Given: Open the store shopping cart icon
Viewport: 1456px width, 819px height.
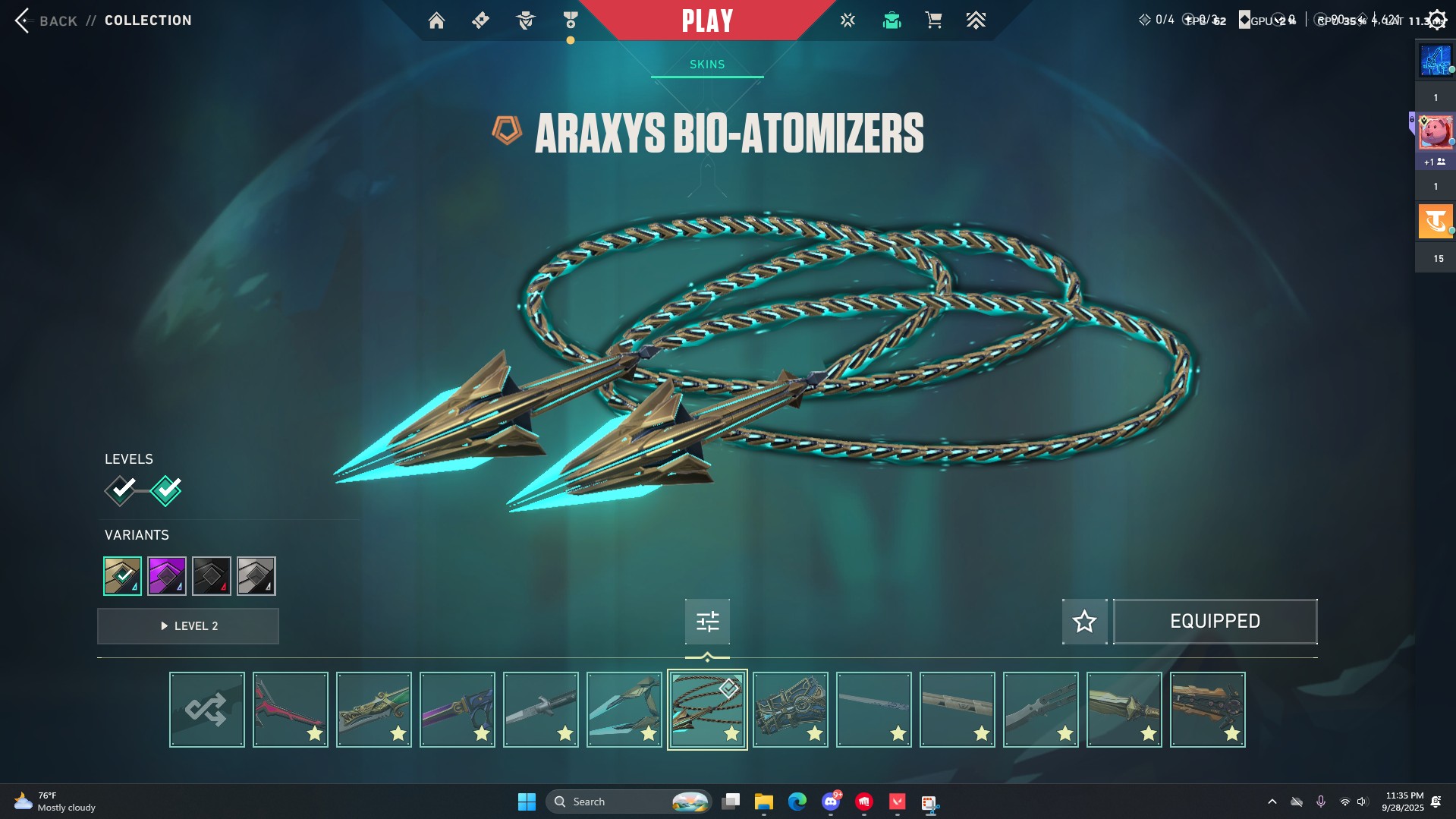Looking at the screenshot, I should [x=933, y=20].
